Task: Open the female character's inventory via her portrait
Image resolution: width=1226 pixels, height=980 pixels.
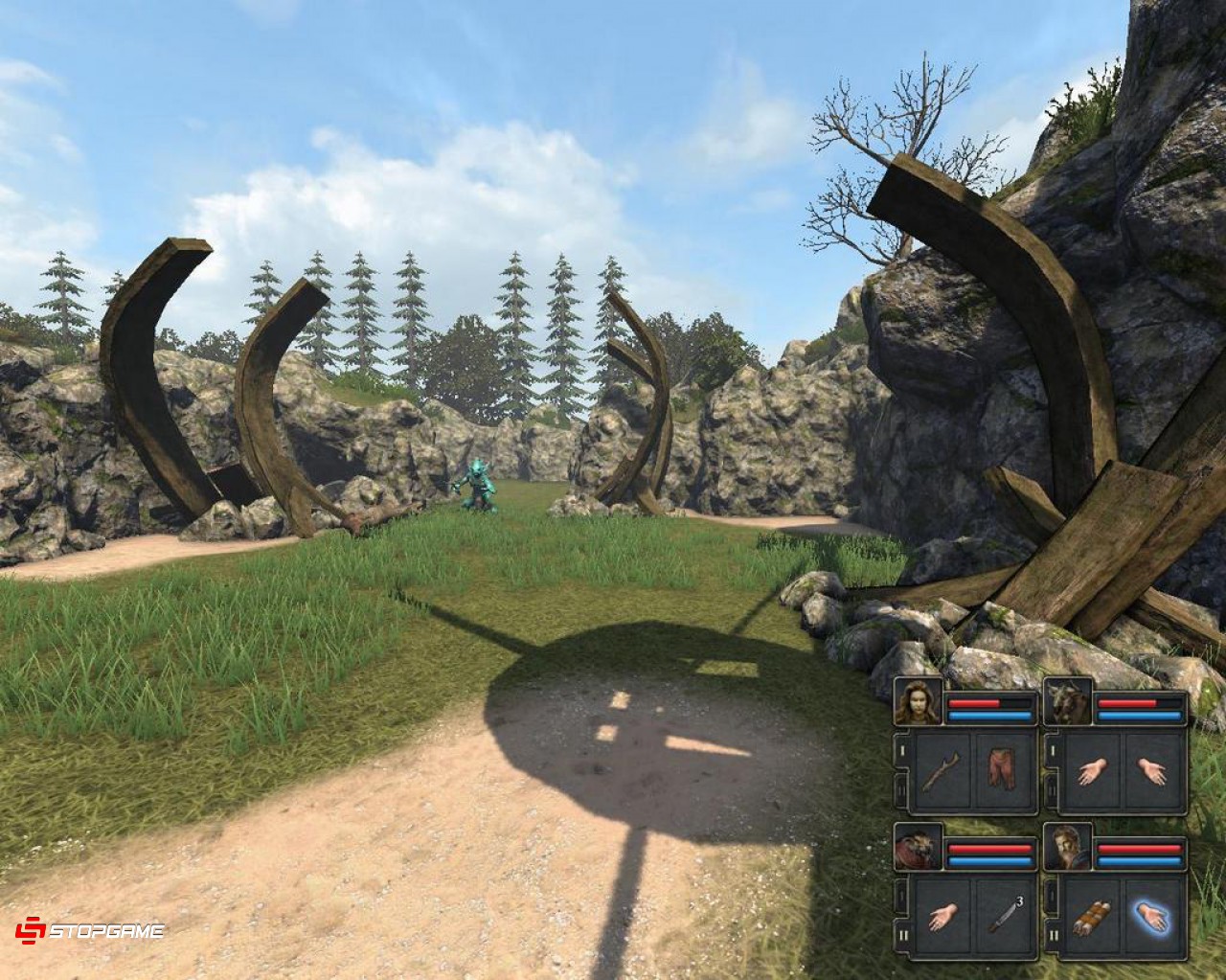Action: click(918, 701)
